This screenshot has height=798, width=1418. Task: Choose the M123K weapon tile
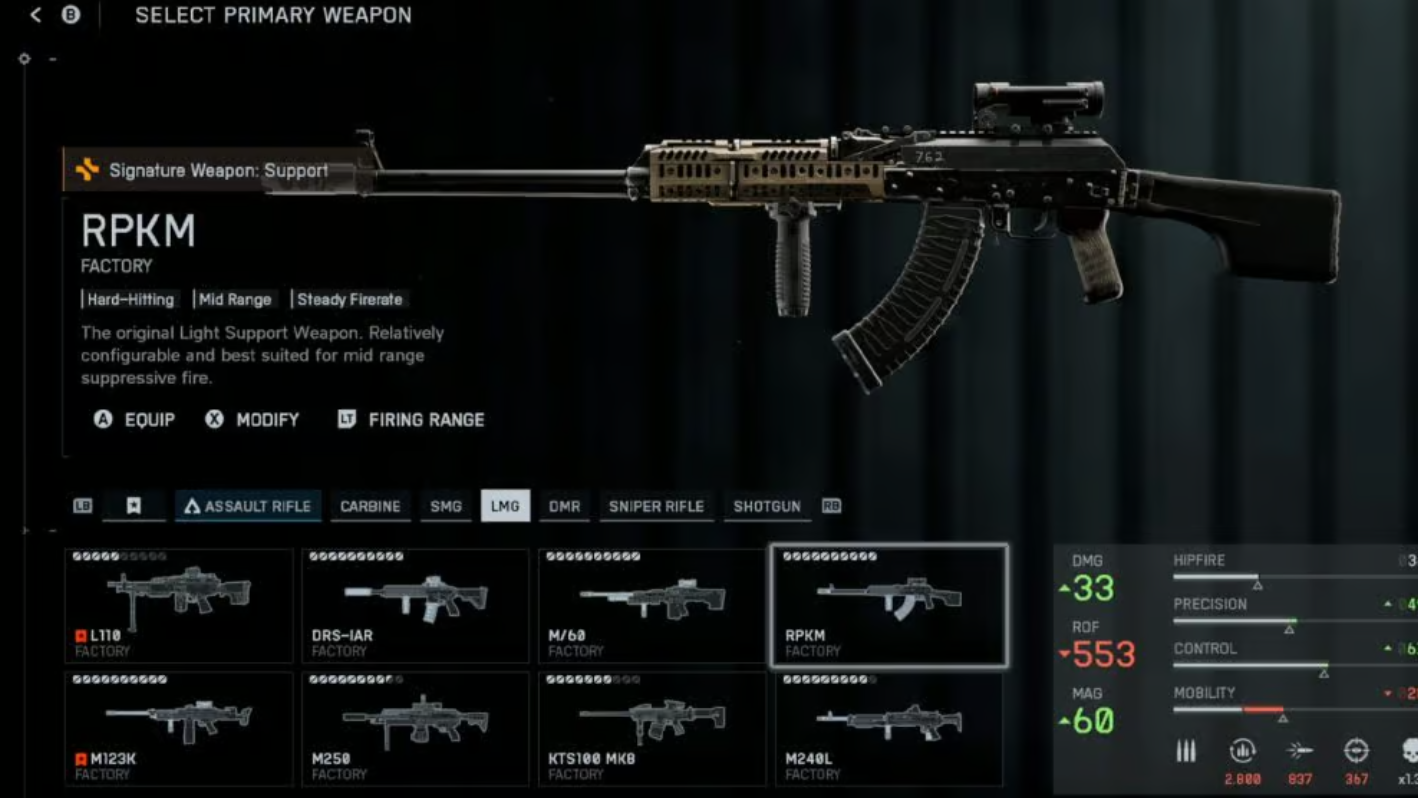[179, 728]
